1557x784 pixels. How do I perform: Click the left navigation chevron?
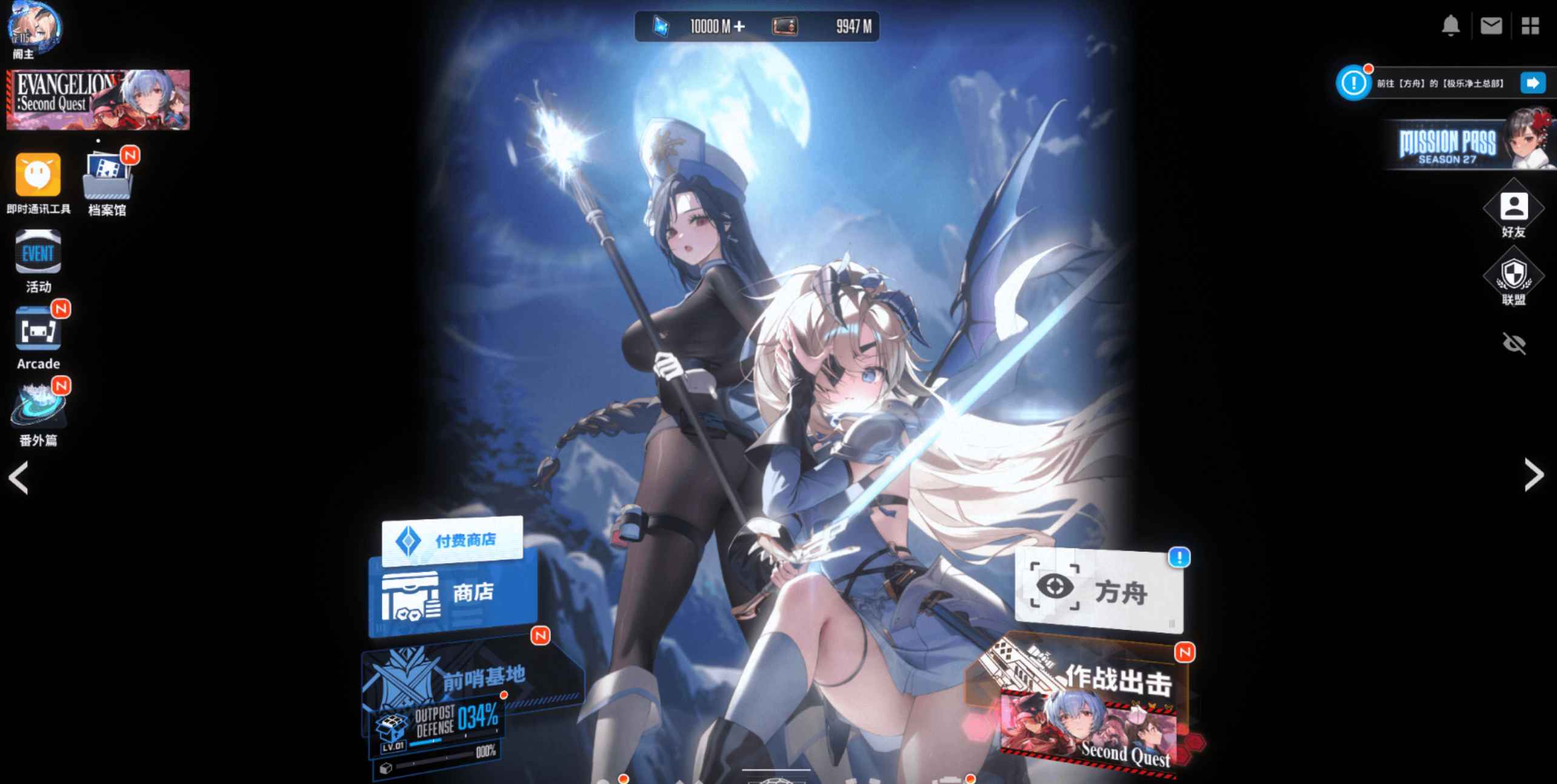pos(19,477)
